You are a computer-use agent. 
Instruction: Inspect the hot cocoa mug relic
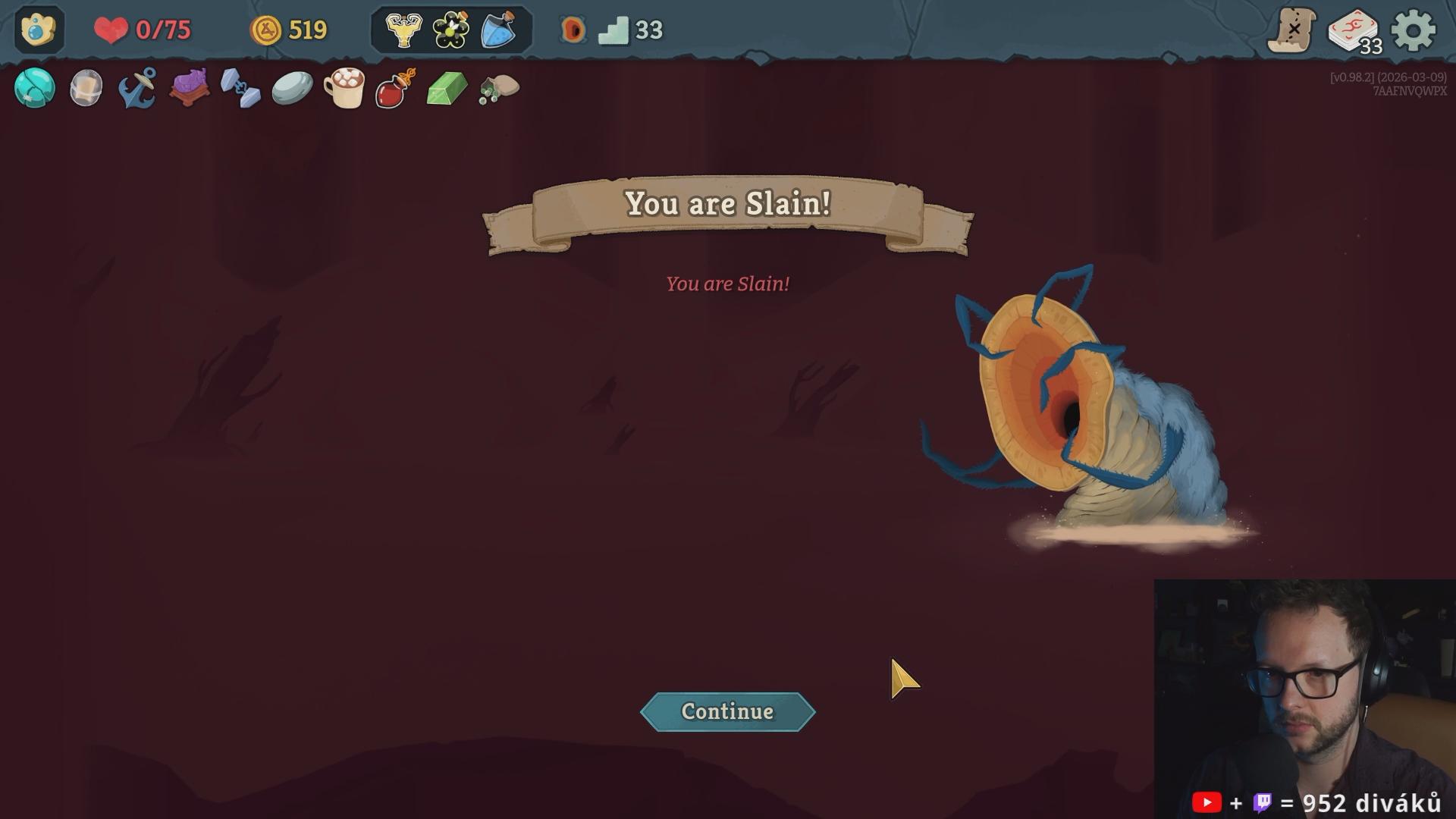coord(344,88)
